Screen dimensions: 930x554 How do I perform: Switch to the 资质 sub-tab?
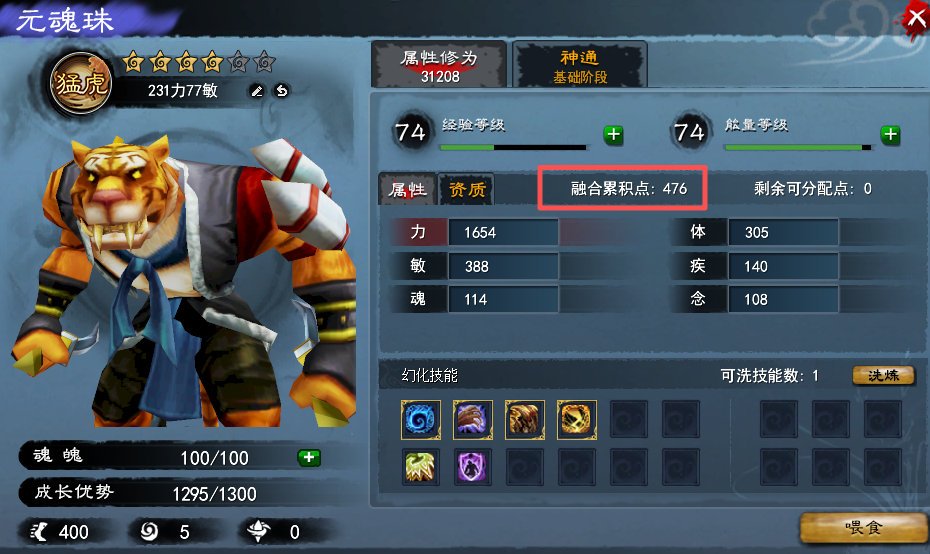click(x=467, y=189)
